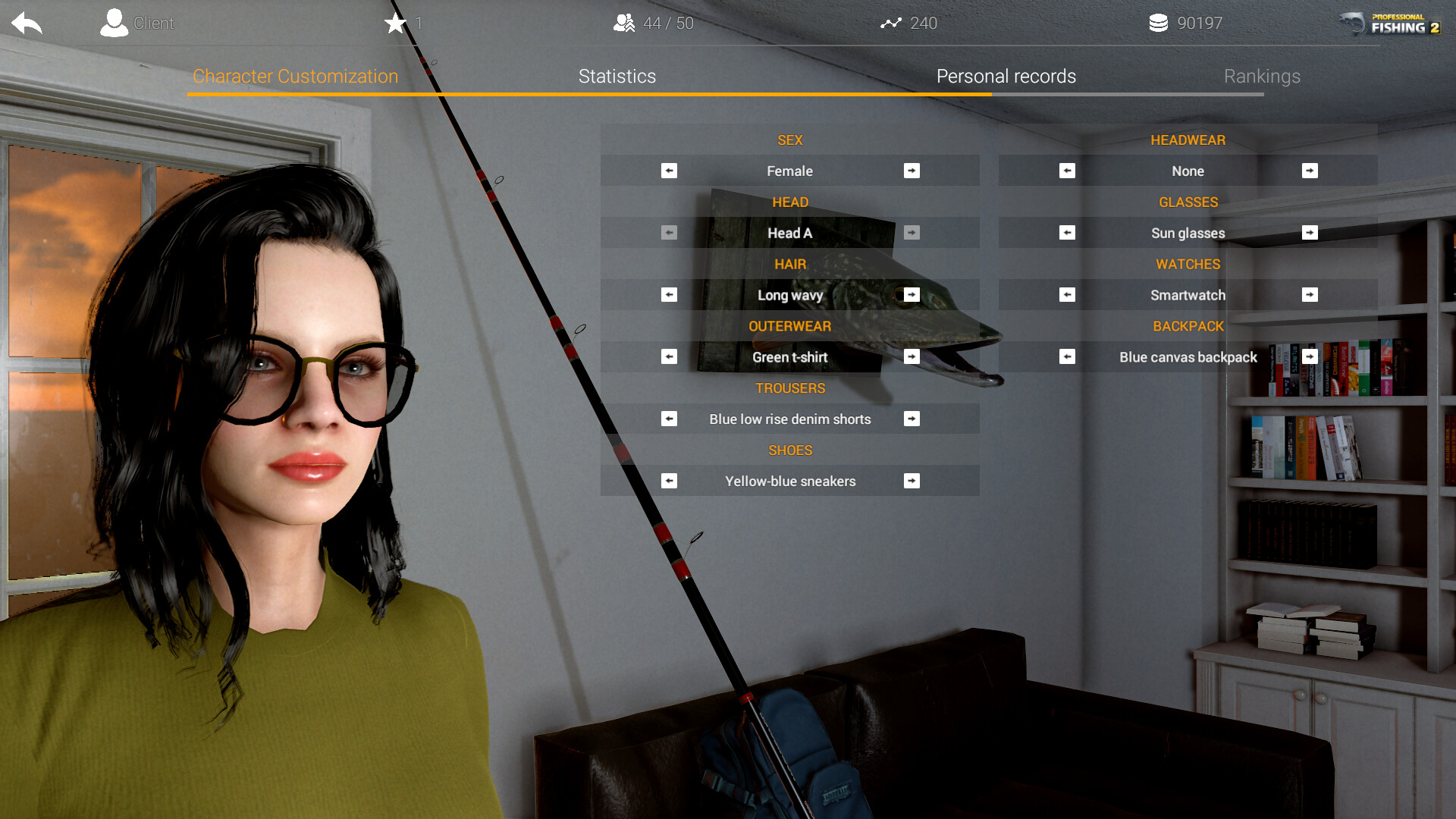Change sex with the right arrow
The width and height of the screenshot is (1456, 819).
tap(912, 171)
